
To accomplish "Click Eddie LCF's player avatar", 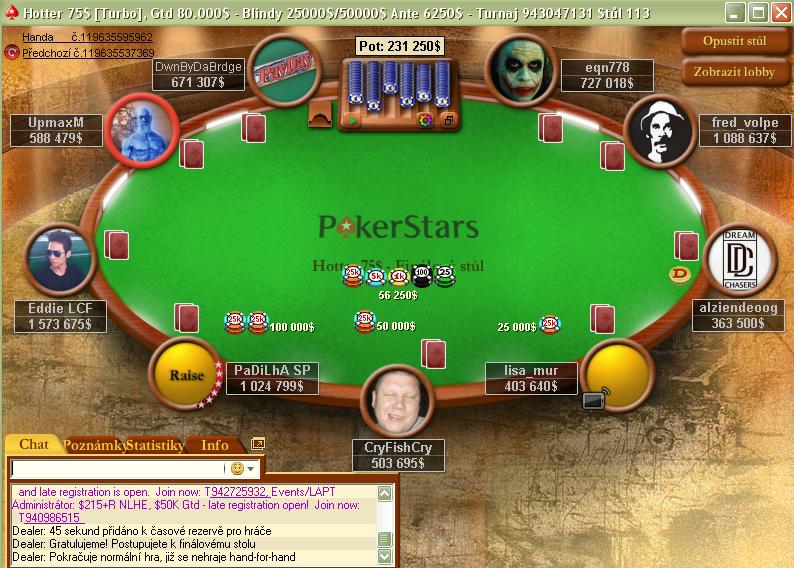I will coord(62,258).
